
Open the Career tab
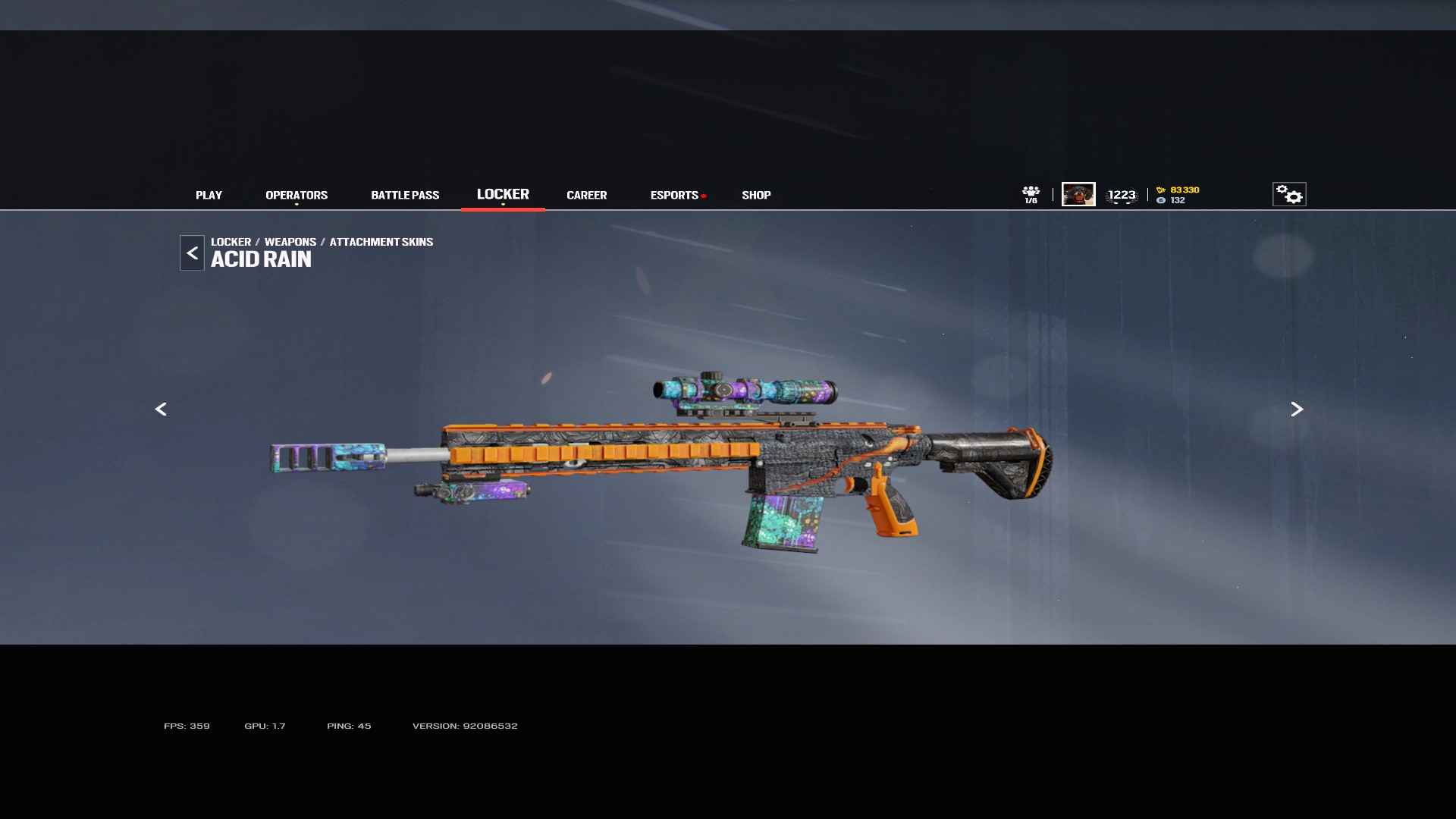coord(586,195)
